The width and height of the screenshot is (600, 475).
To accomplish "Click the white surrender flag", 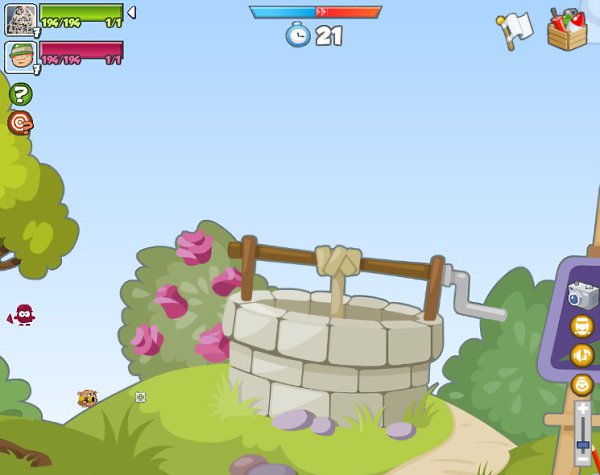I will (x=514, y=30).
